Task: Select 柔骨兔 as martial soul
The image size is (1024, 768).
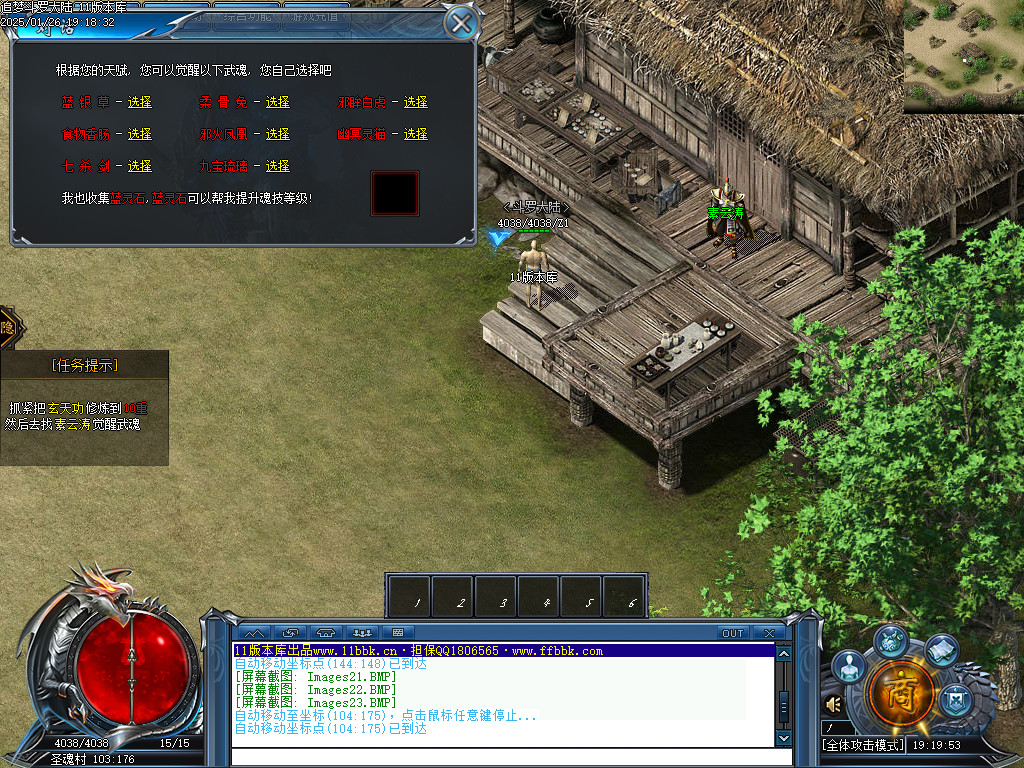Action: (277, 102)
